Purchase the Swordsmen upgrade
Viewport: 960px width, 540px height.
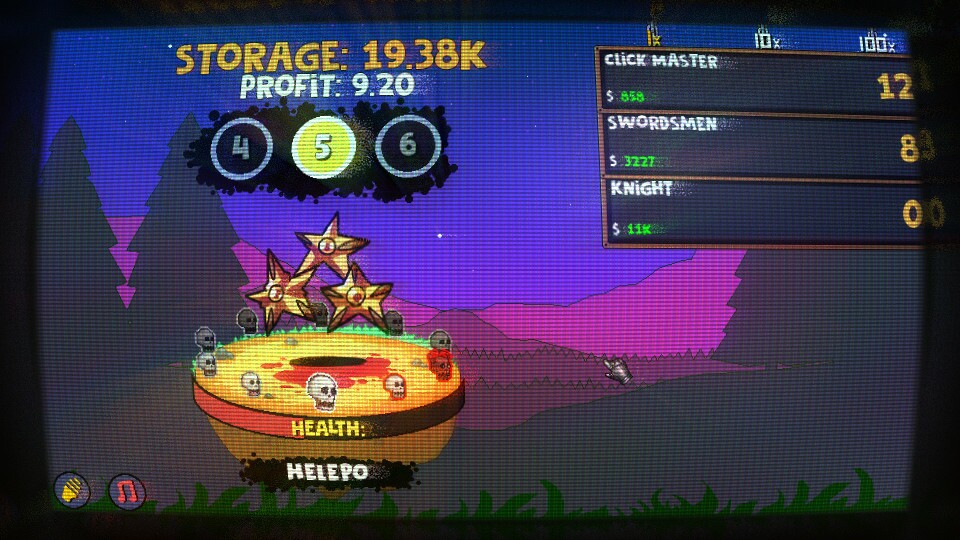pyautogui.click(x=760, y=142)
